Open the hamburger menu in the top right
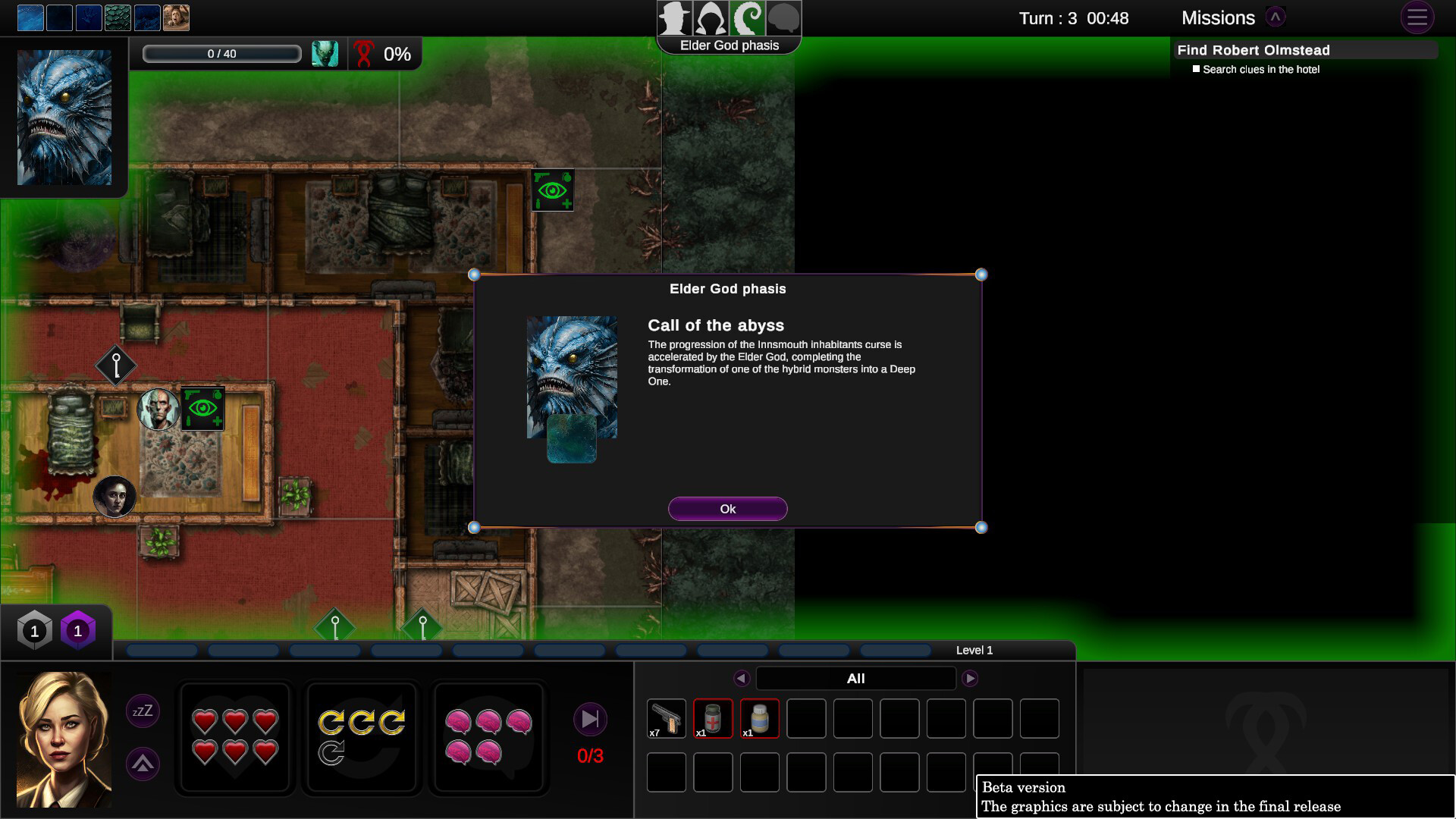 (1417, 17)
